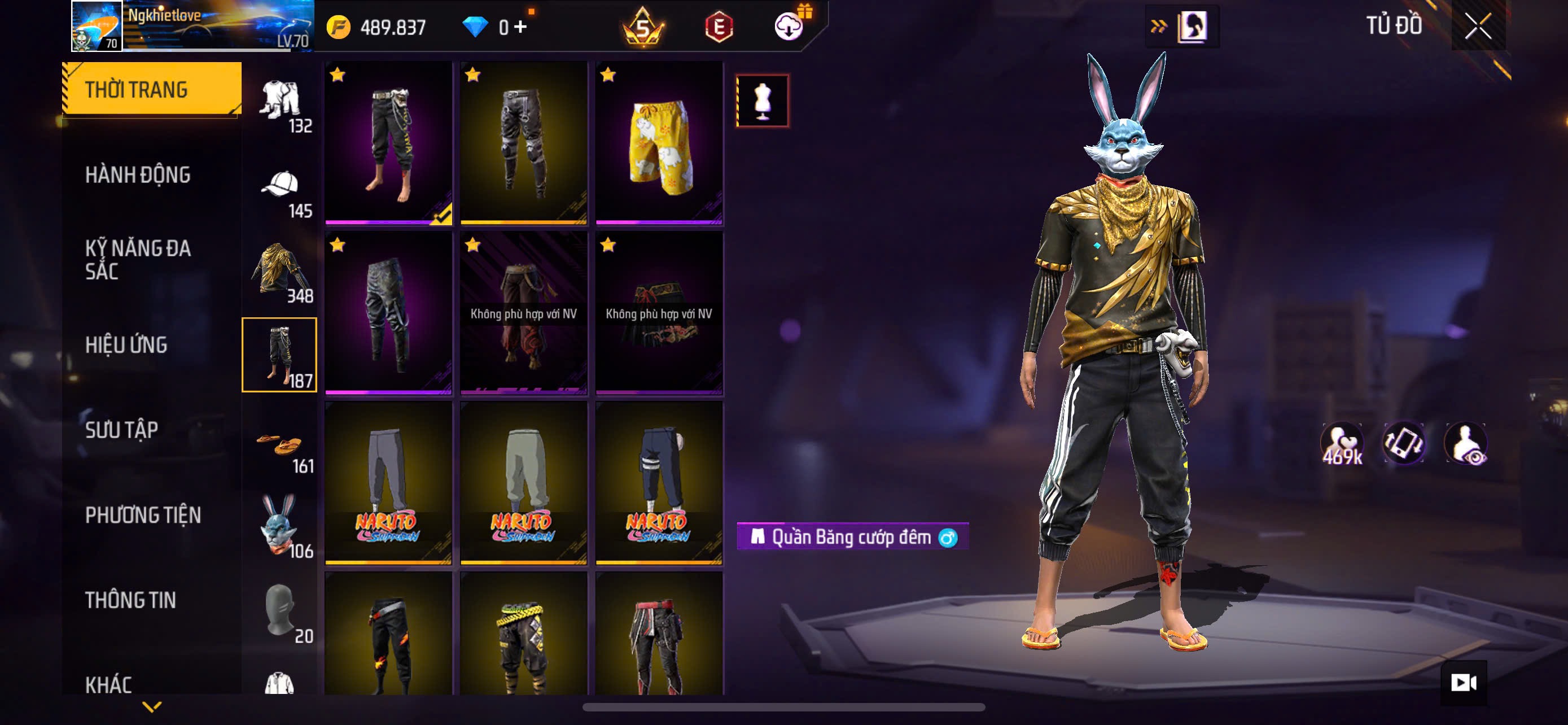
Task: Click the white mannequin icon button
Action: [762, 101]
